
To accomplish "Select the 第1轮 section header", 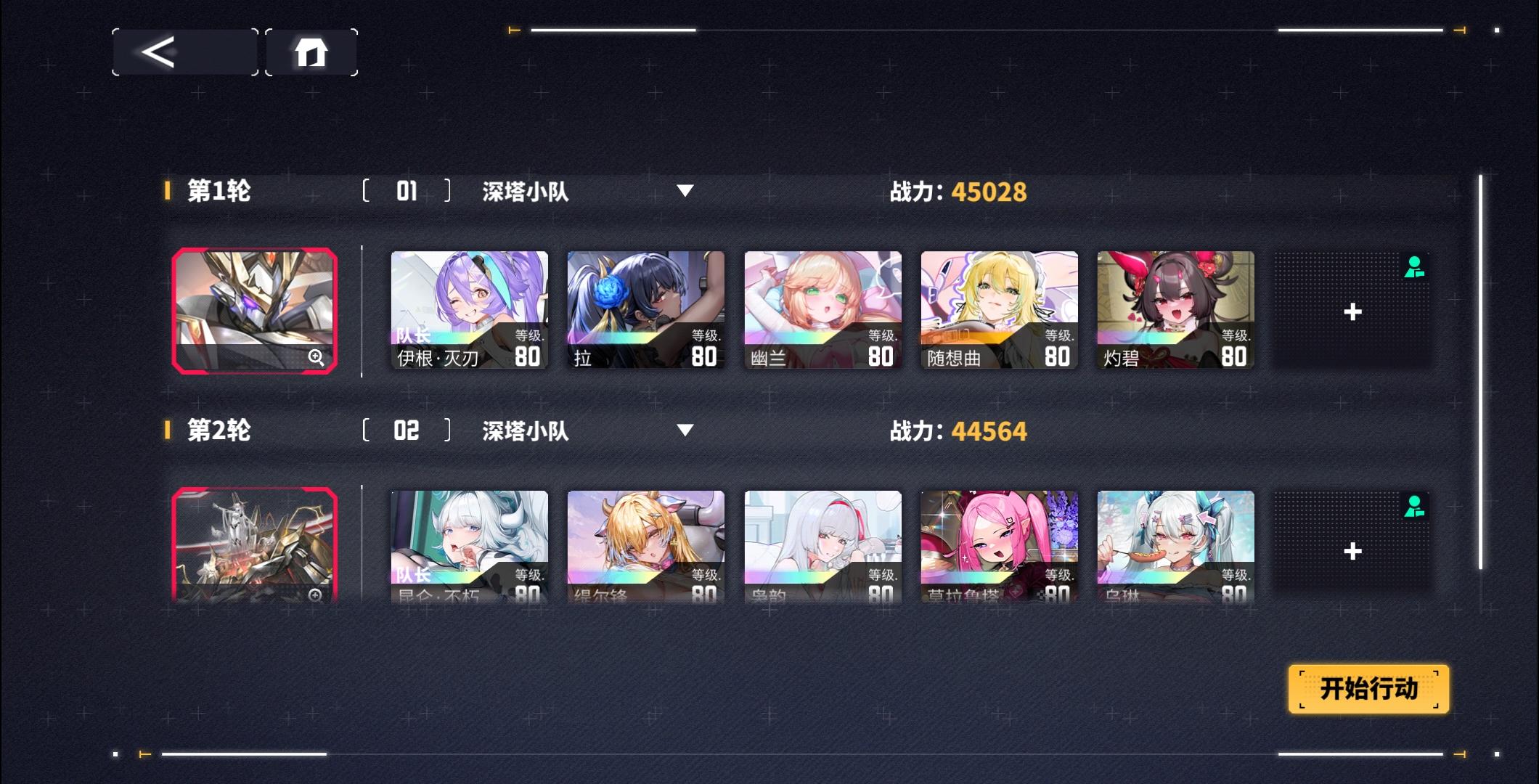I will click(x=218, y=190).
